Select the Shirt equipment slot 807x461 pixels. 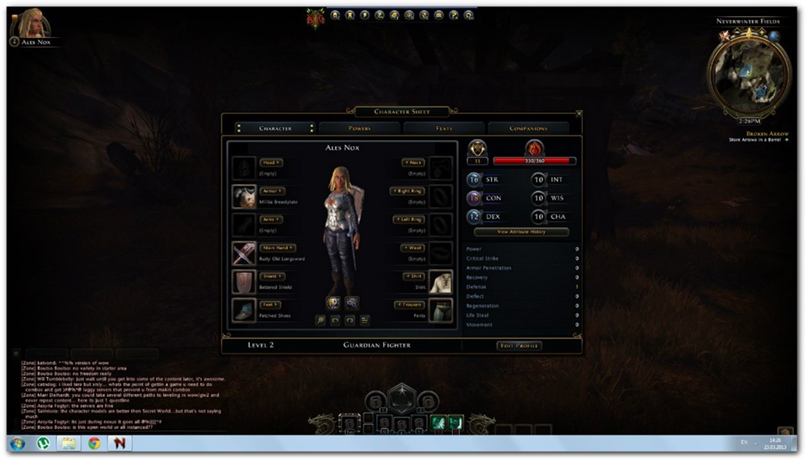pyautogui.click(x=441, y=282)
